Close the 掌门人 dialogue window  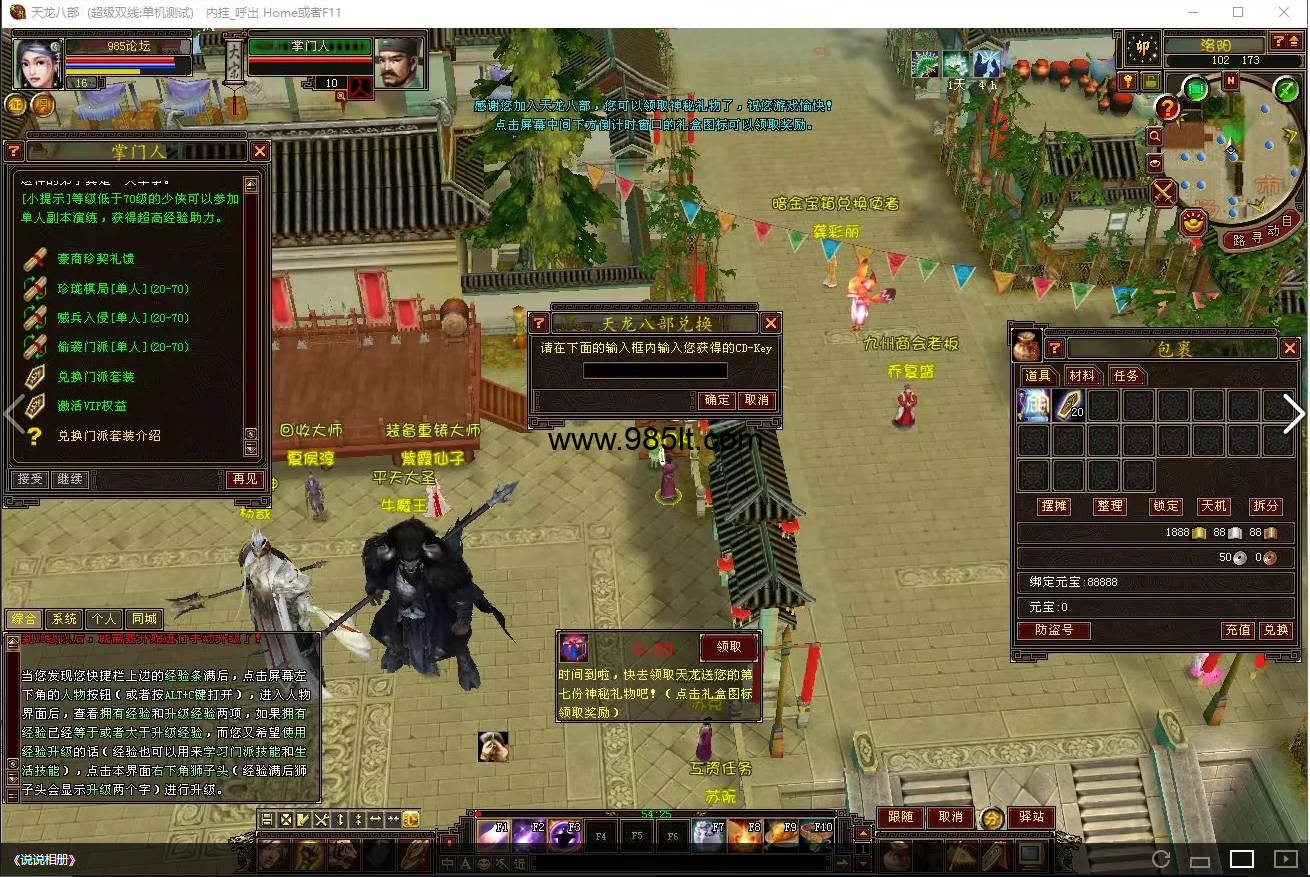click(x=260, y=151)
